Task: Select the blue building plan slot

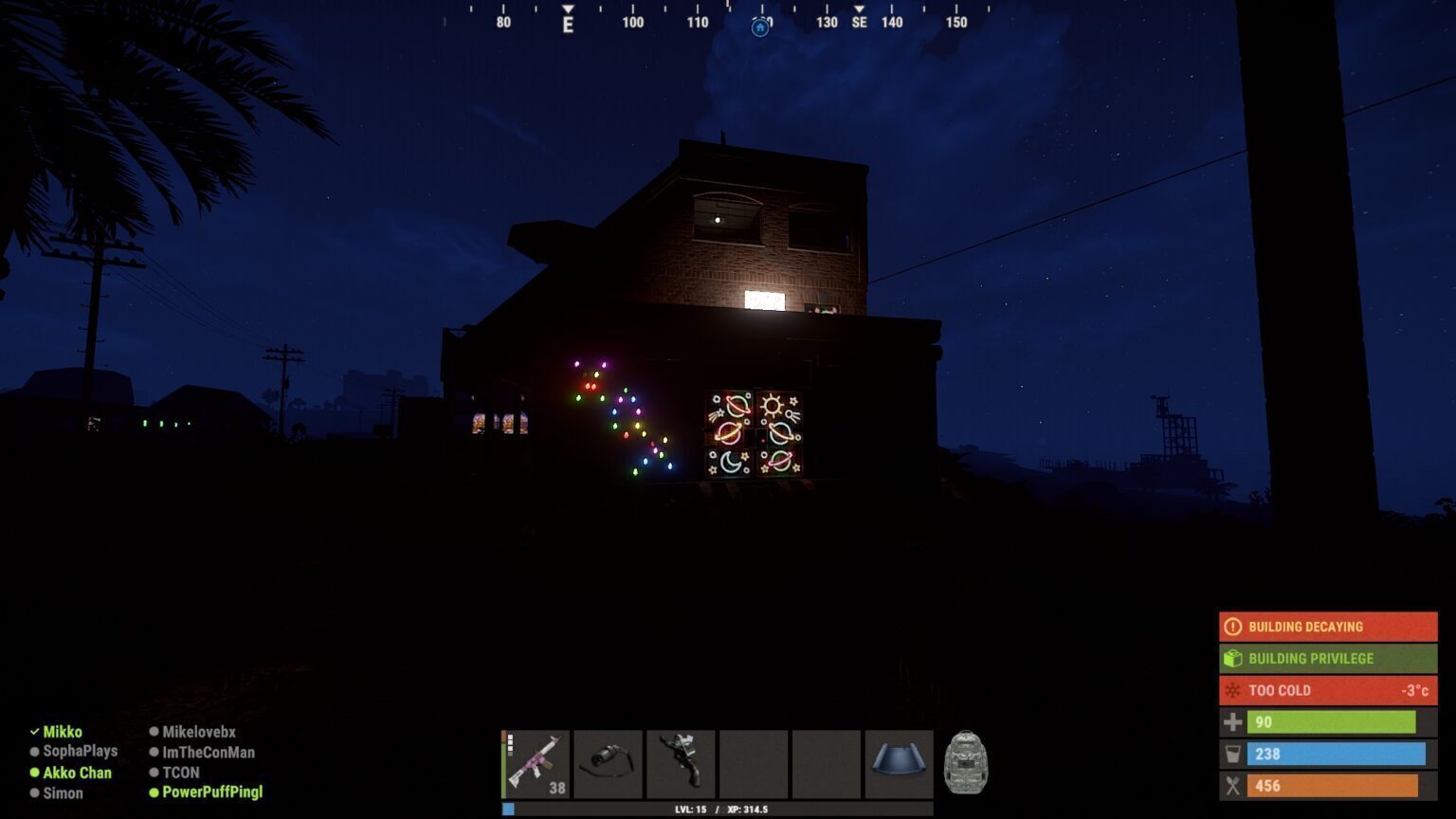Action: click(x=899, y=762)
